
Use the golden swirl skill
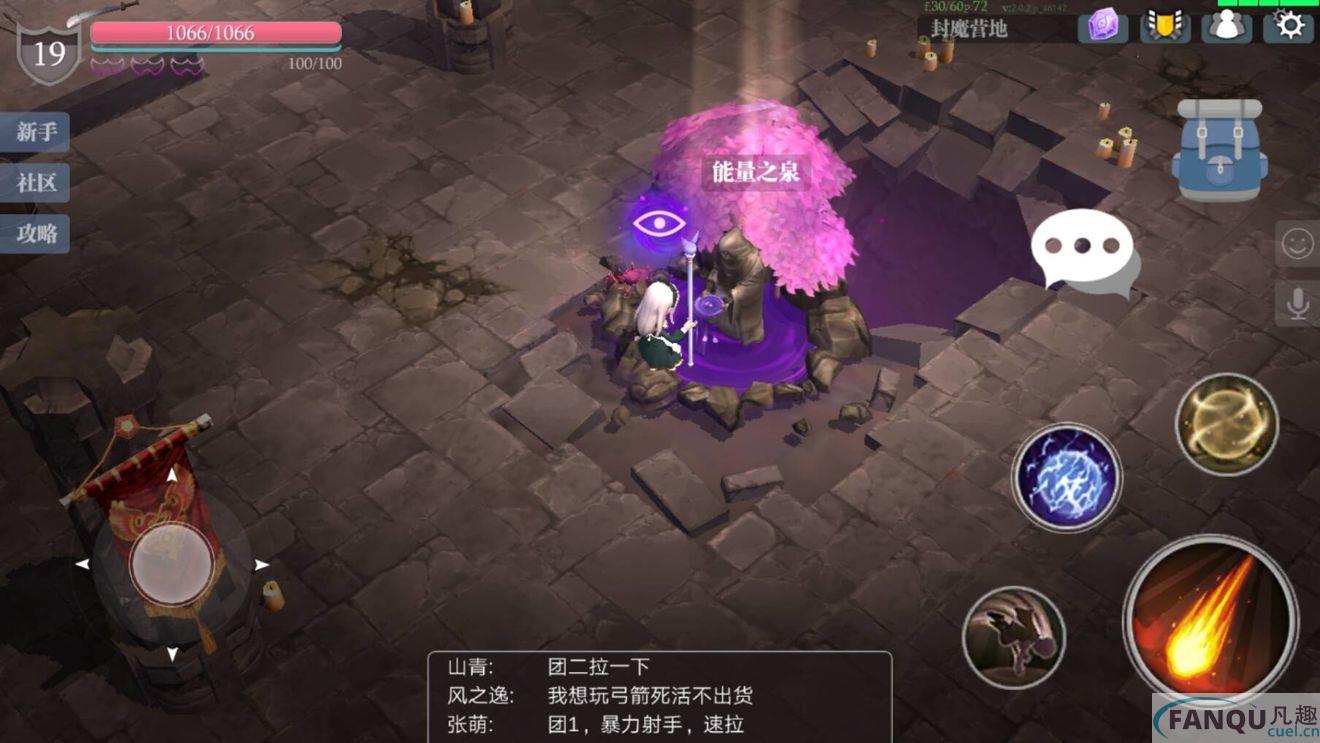pos(1225,424)
